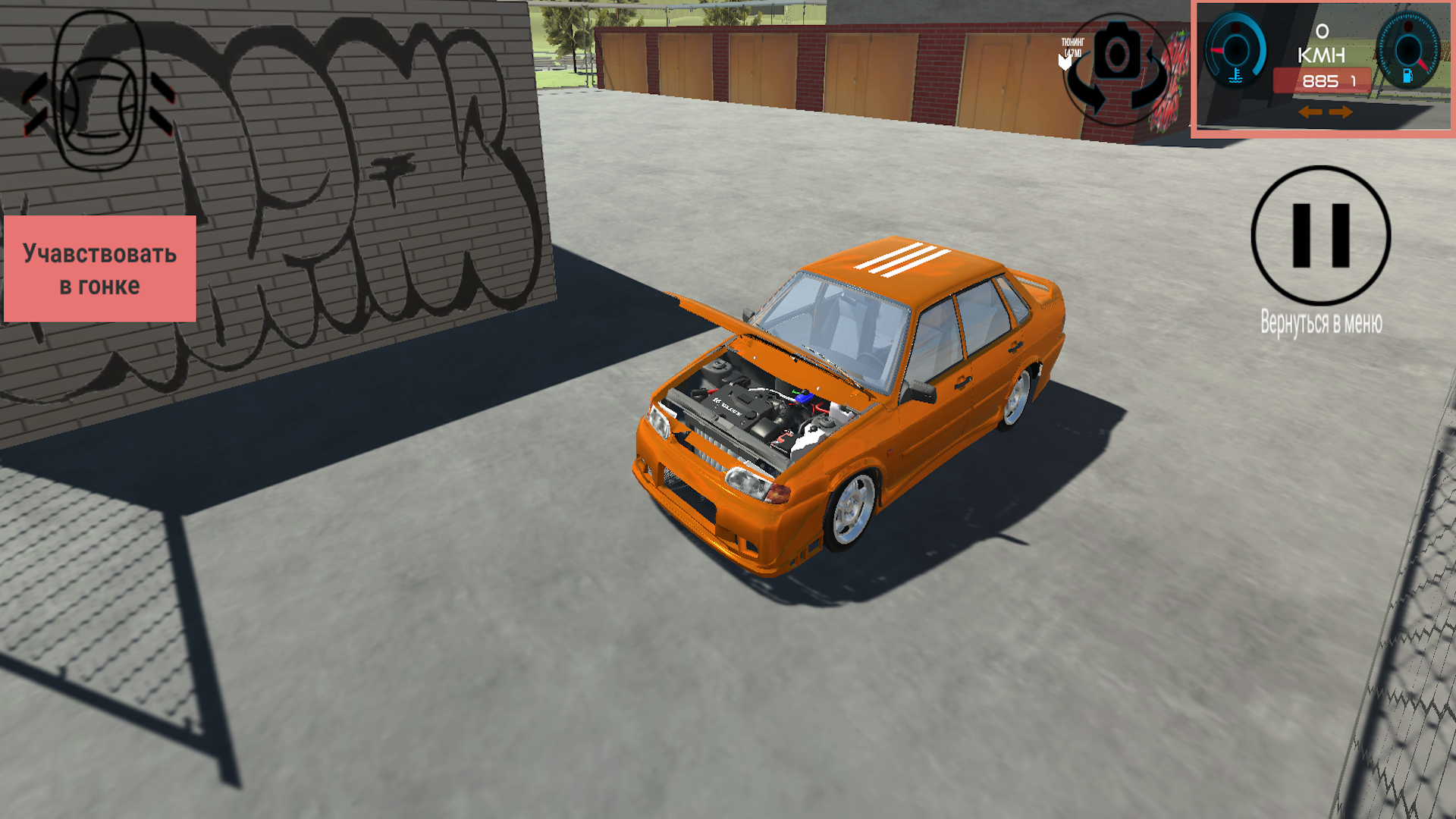This screenshot has width=1456, height=819.
Task: Click the coolant thermometer symbol in the left gauge
Action: click(x=1236, y=75)
